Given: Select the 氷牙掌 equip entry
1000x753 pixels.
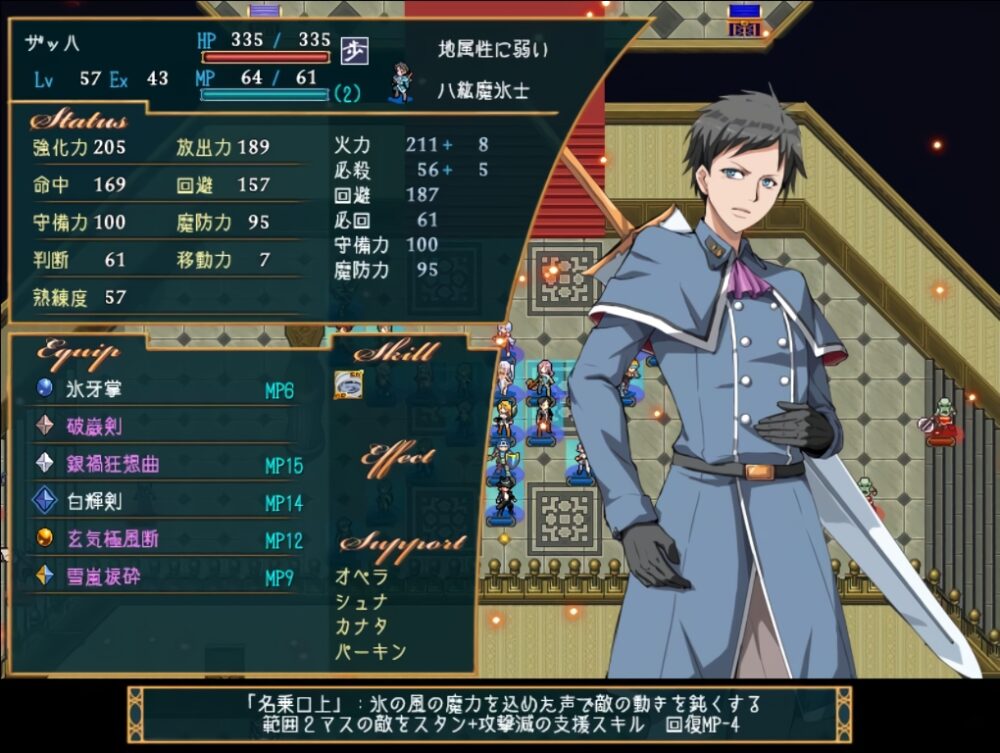Looking at the screenshot, I should pyautogui.click(x=94, y=390).
